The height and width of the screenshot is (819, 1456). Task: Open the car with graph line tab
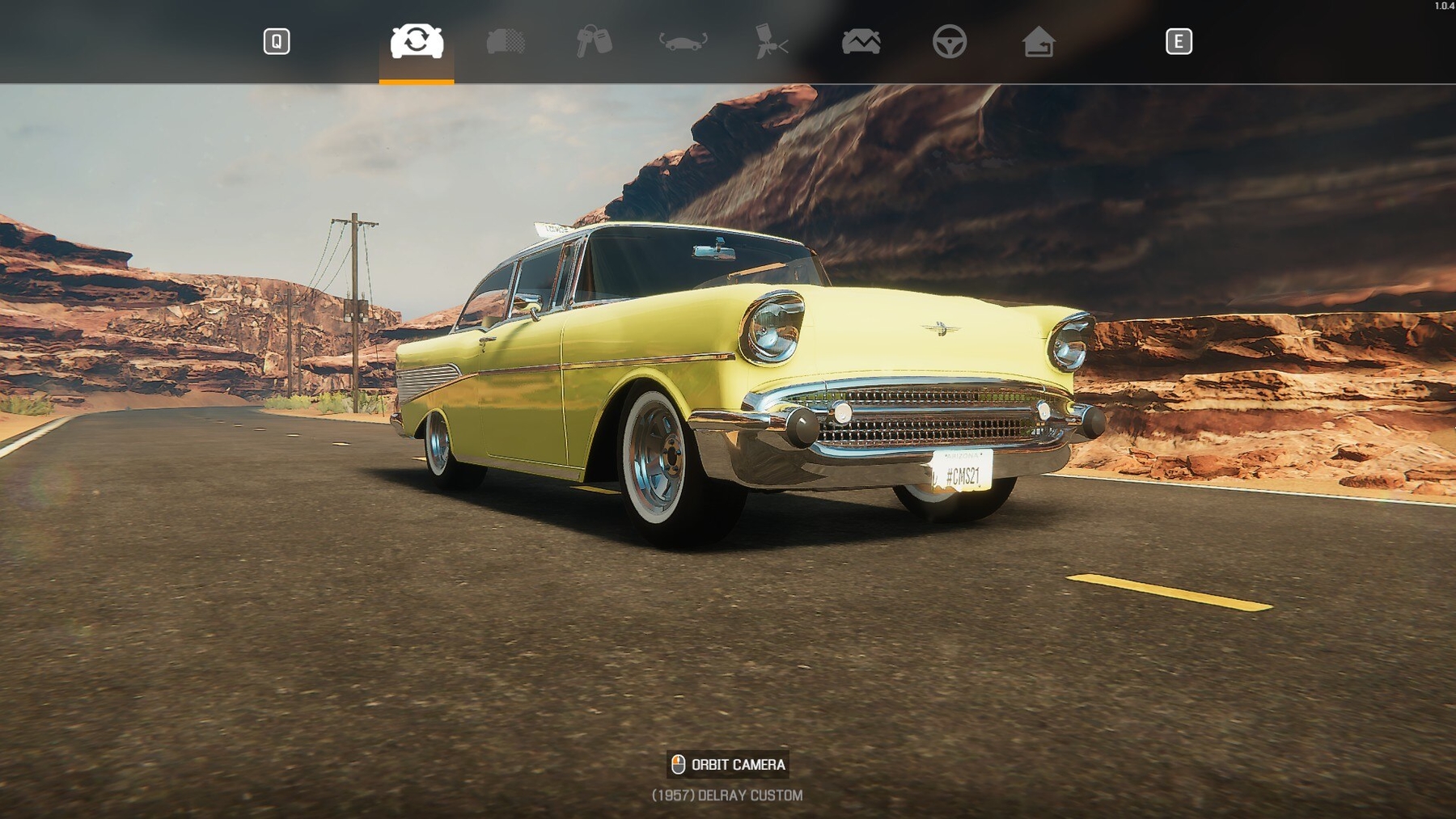(x=861, y=41)
